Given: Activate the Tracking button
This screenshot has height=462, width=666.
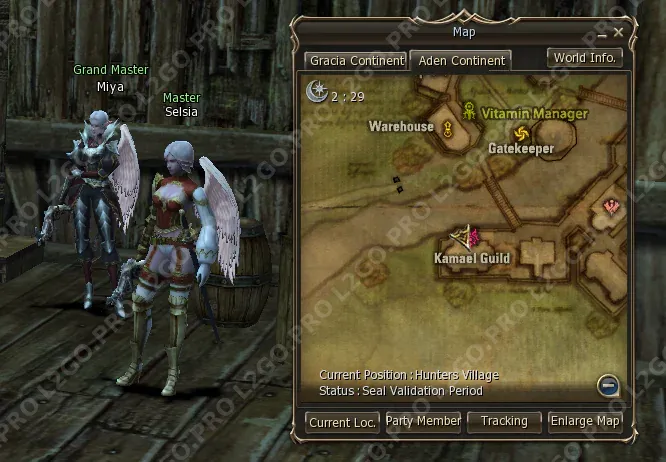Looking at the screenshot, I should click(504, 422).
